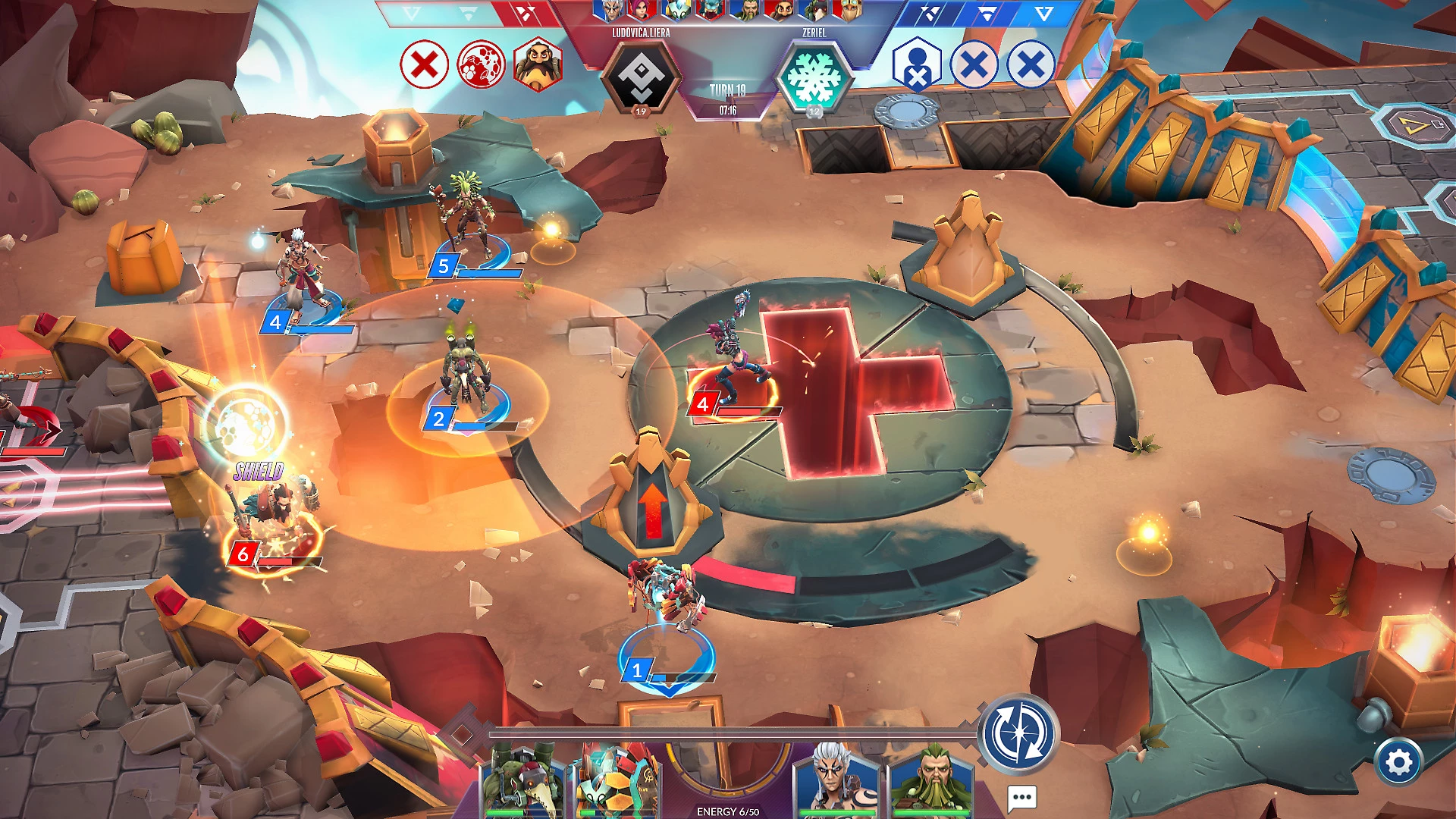Open the settings gear menu
The width and height of the screenshot is (1456, 819).
[1398, 762]
